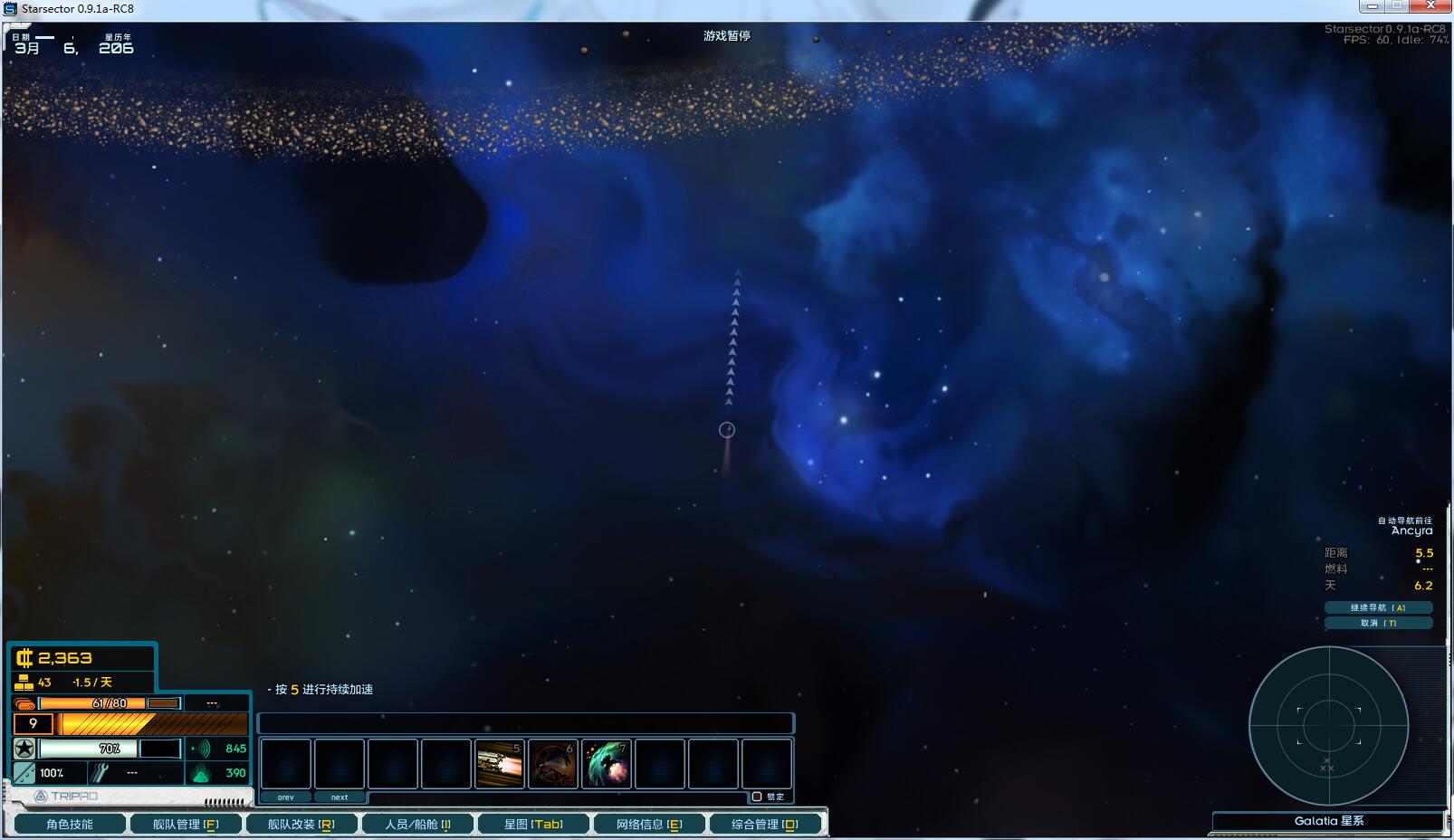Open the 人员/船舱 cargo screen
The width and height of the screenshot is (1454, 840).
tap(416, 824)
